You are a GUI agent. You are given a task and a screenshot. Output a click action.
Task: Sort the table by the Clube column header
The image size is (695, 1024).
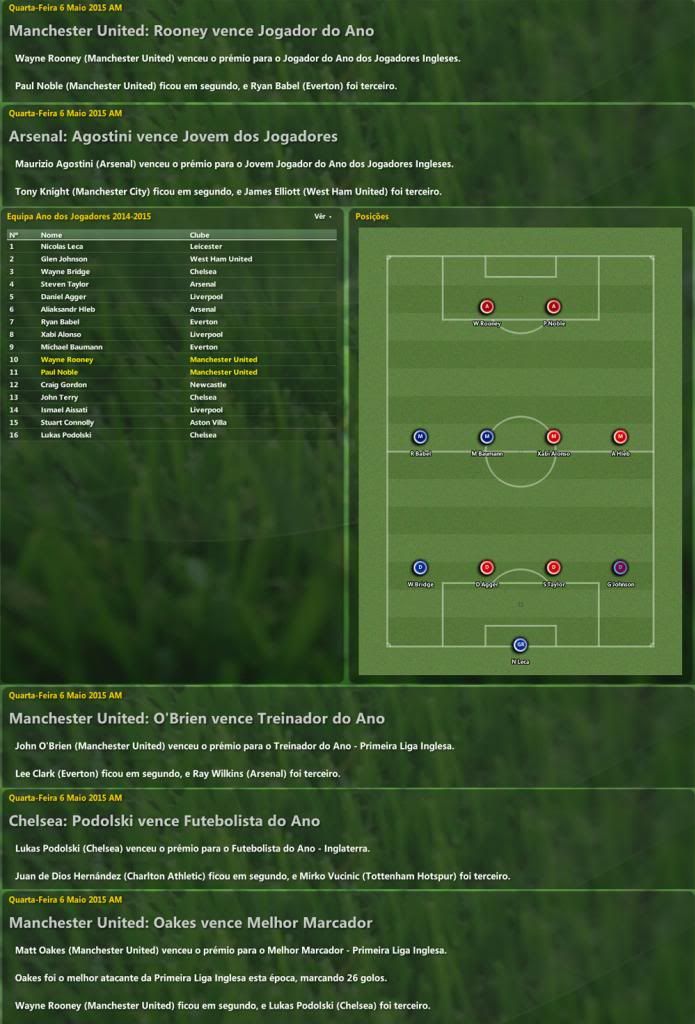pyautogui.click(x=200, y=235)
